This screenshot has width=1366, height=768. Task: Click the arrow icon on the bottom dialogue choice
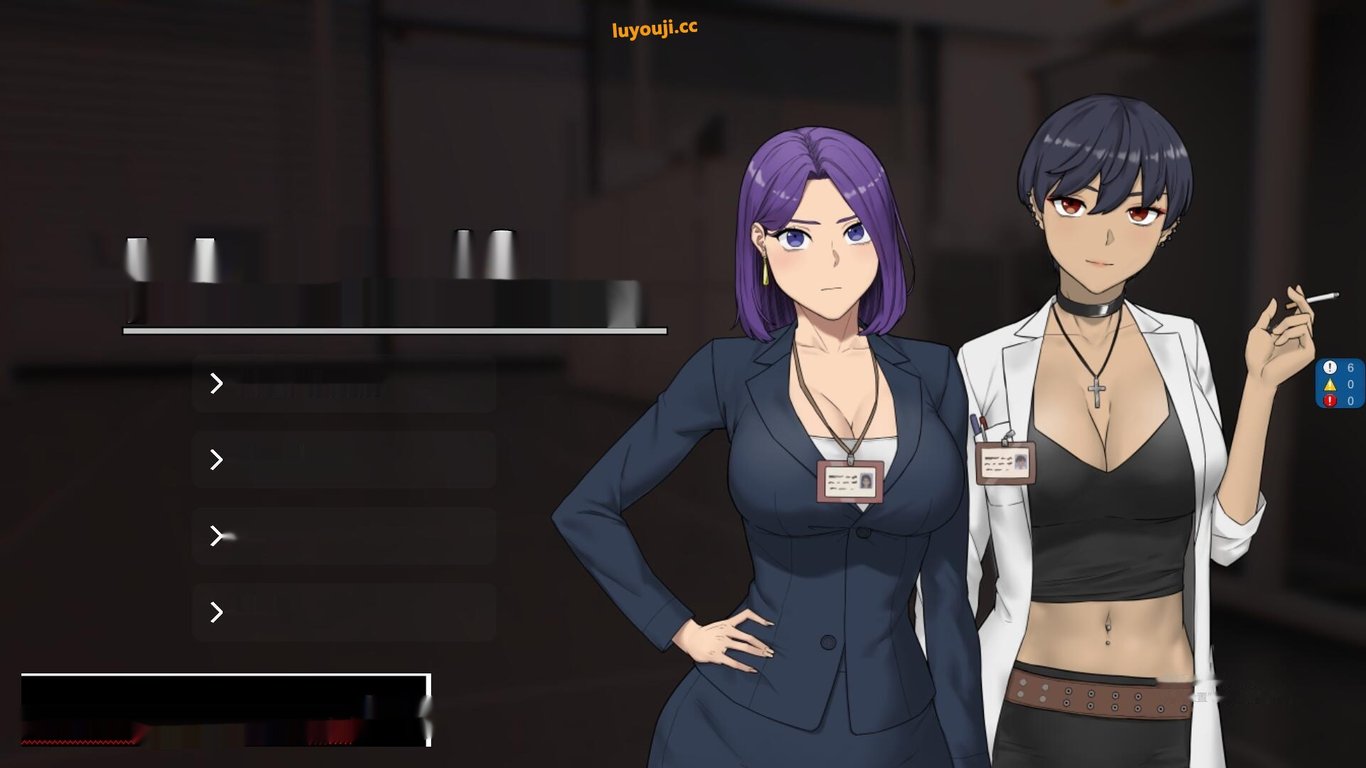coord(216,612)
